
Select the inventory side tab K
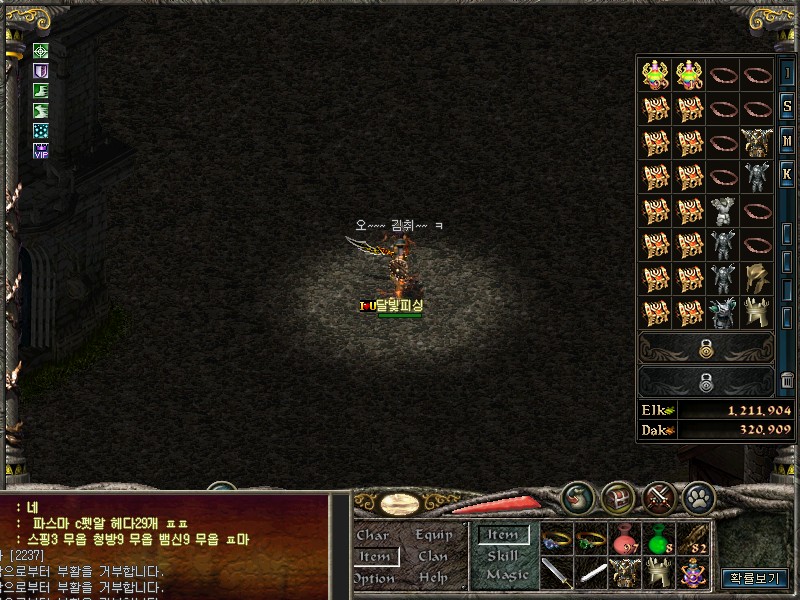tap(788, 175)
